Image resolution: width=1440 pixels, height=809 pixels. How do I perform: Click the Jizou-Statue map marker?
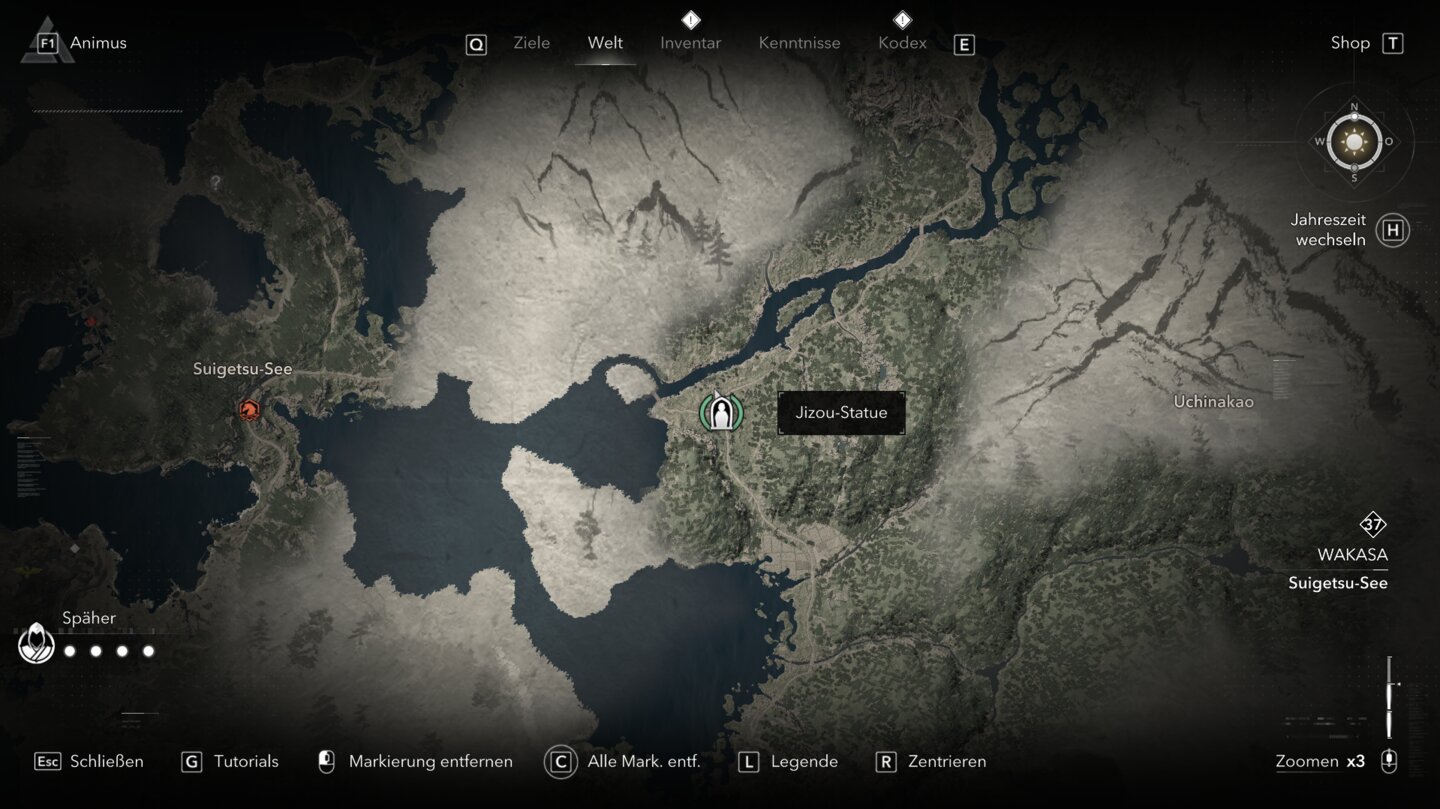720,411
